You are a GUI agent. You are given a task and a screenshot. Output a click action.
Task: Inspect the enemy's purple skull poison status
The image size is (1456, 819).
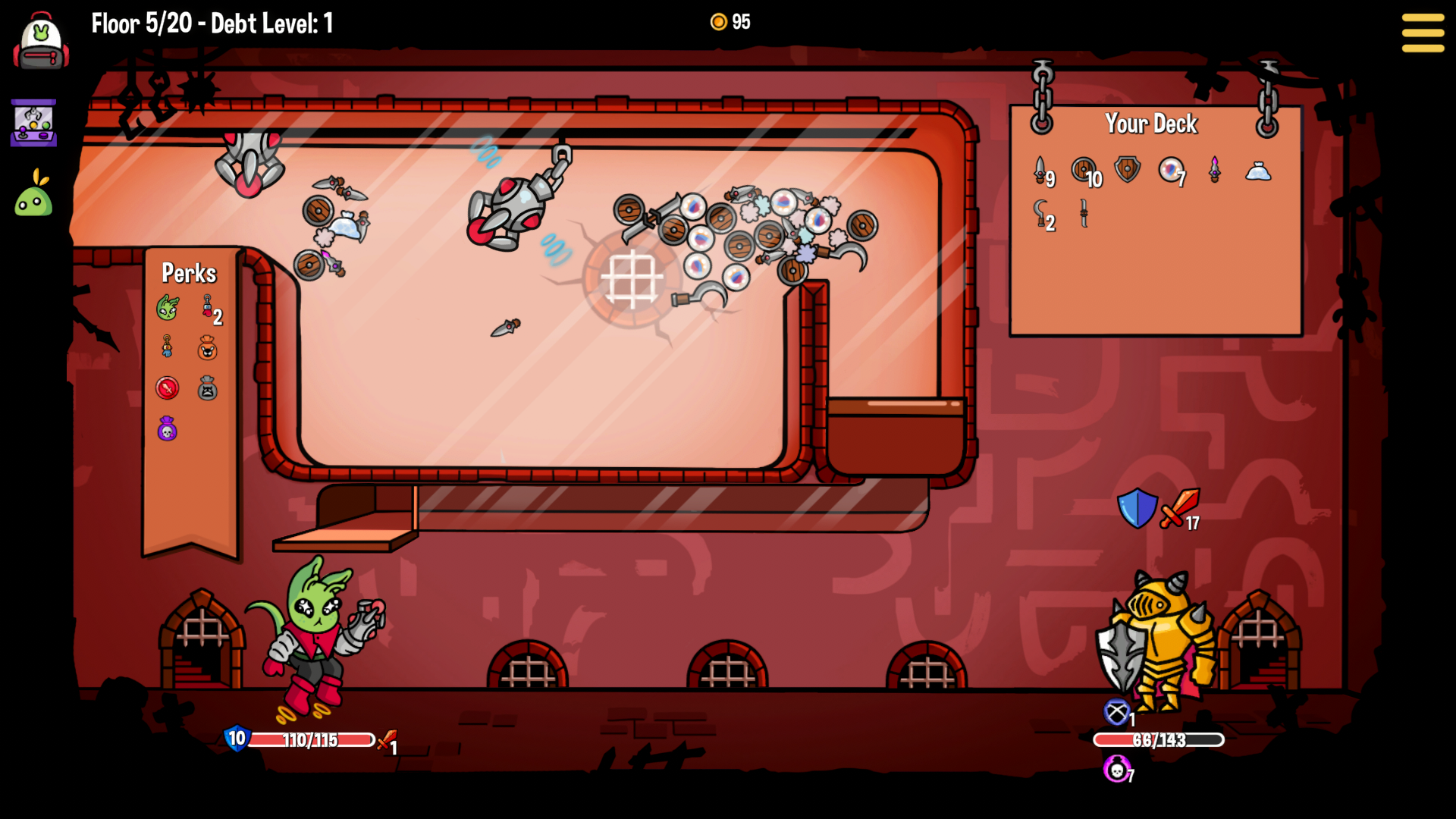point(1116,770)
